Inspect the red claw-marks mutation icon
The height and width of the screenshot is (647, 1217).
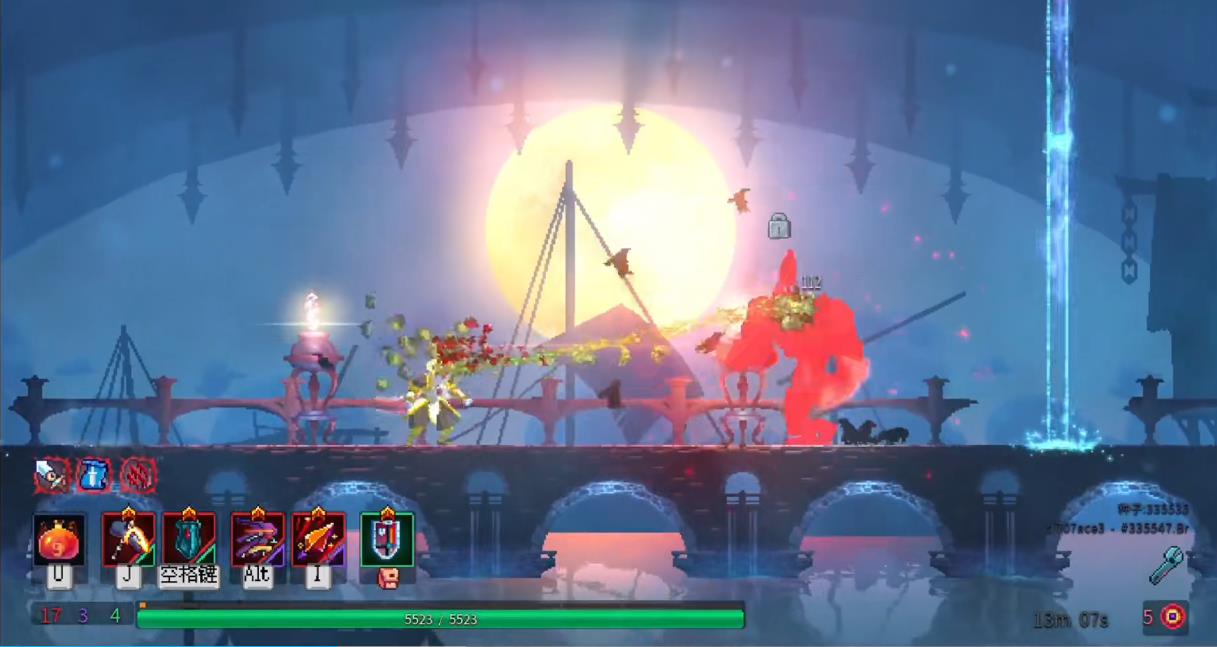138,475
